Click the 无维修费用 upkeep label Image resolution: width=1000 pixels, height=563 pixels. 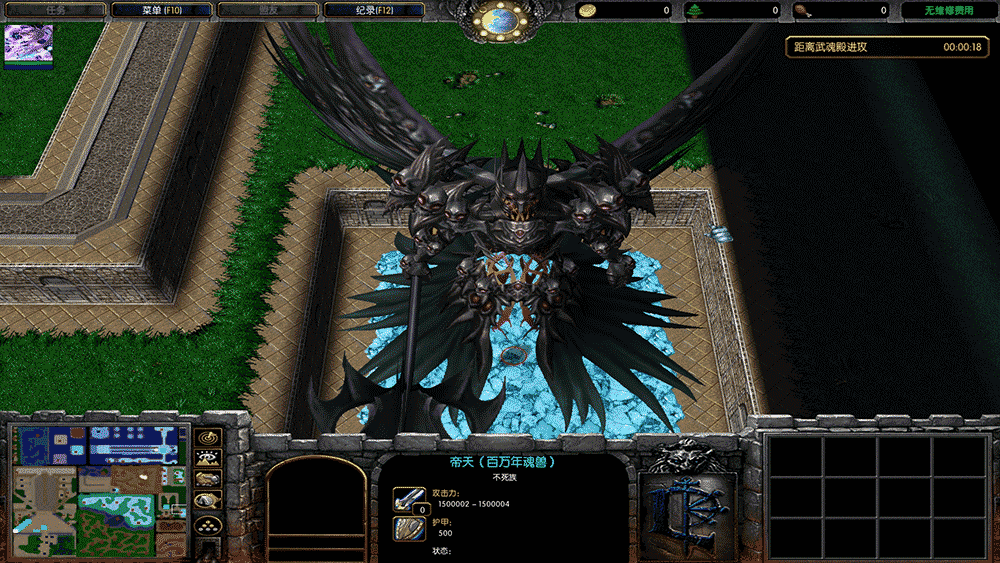(x=949, y=11)
